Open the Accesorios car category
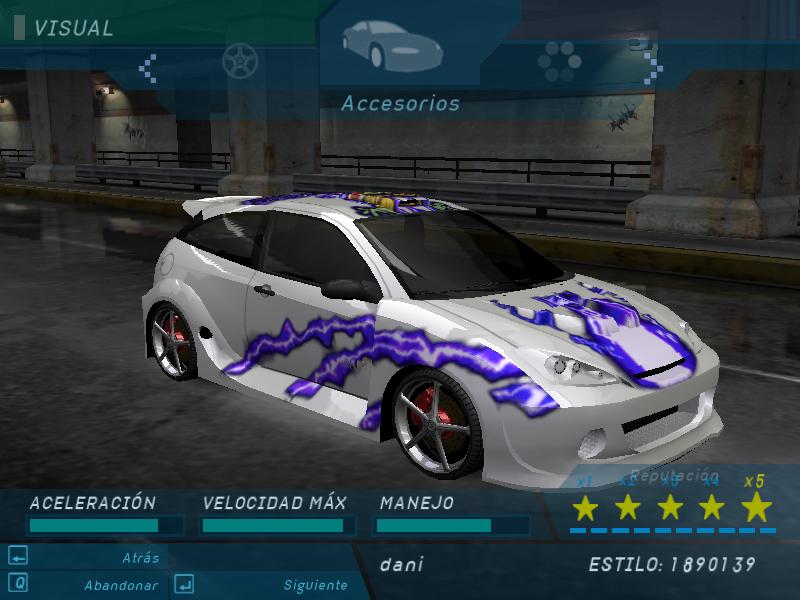Image resolution: width=800 pixels, height=600 pixels. [x=381, y=40]
